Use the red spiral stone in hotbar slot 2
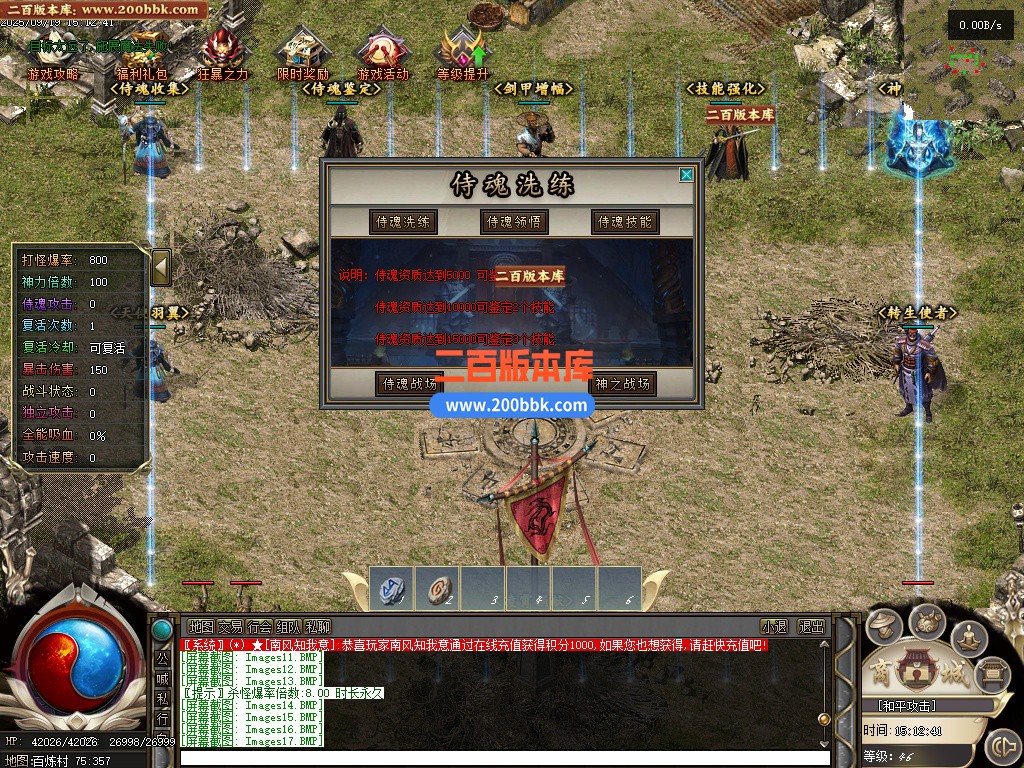This screenshot has width=1024, height=768. click(x=437, y=588)
